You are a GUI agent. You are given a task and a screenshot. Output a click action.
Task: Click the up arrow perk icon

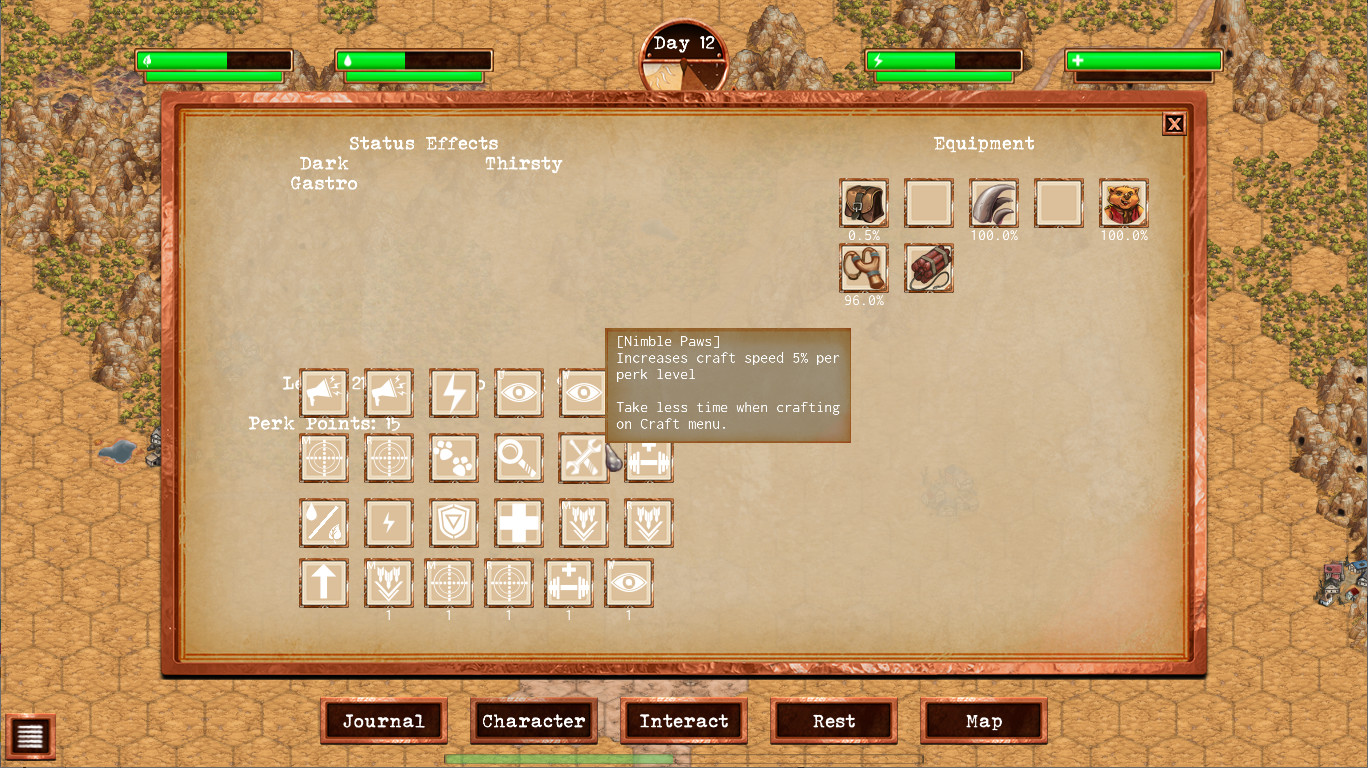[323, 583]
